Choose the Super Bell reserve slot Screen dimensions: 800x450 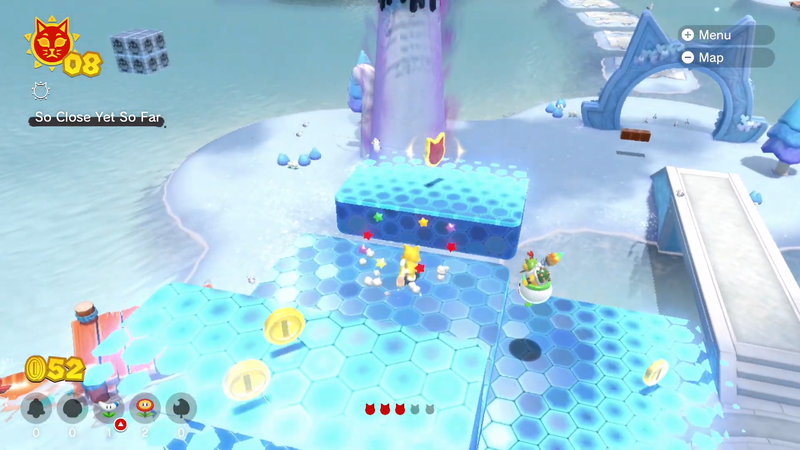point(35,408)
